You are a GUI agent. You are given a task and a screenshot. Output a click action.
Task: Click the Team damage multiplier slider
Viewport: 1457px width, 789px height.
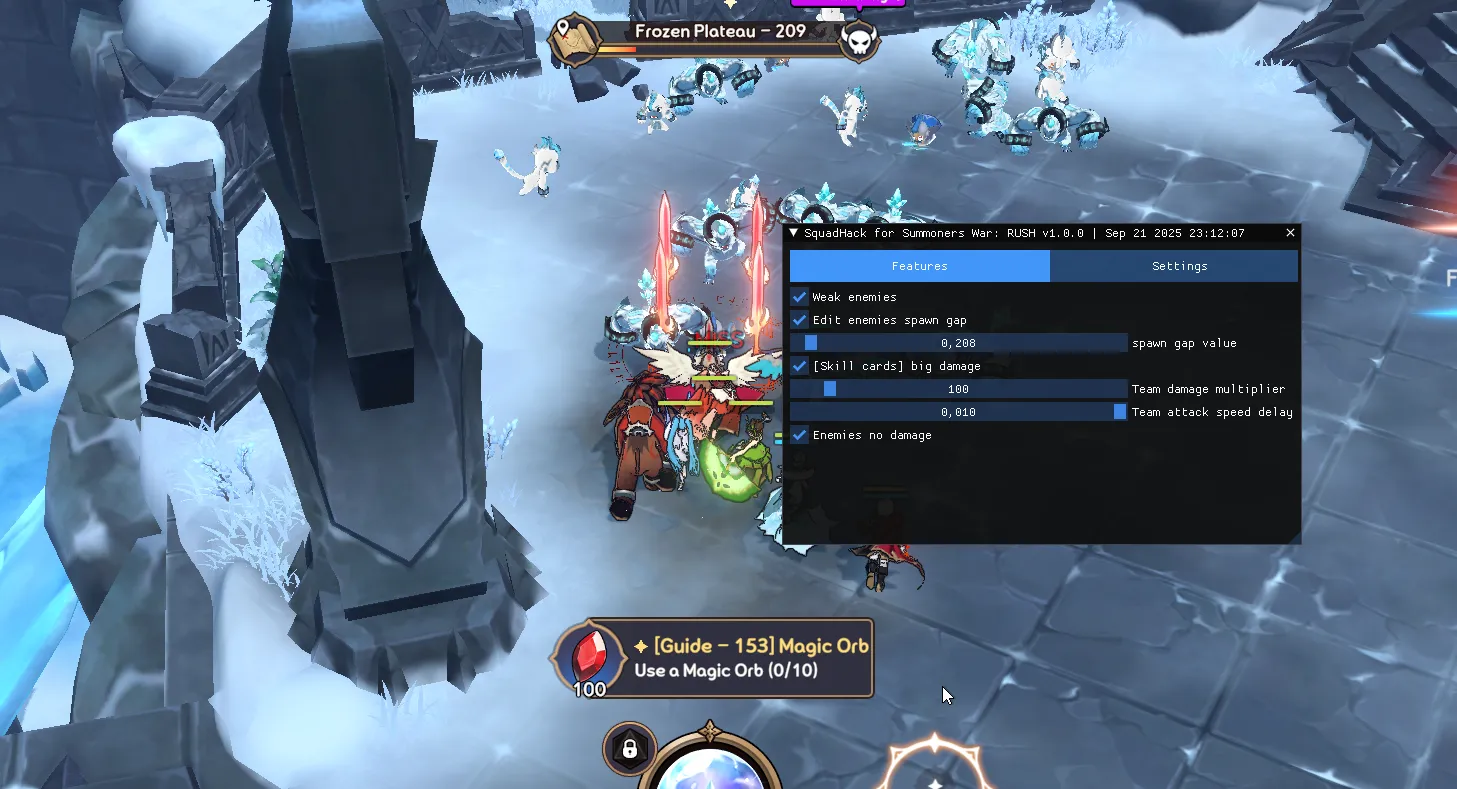pyautogui.click(x=958, y=389)
